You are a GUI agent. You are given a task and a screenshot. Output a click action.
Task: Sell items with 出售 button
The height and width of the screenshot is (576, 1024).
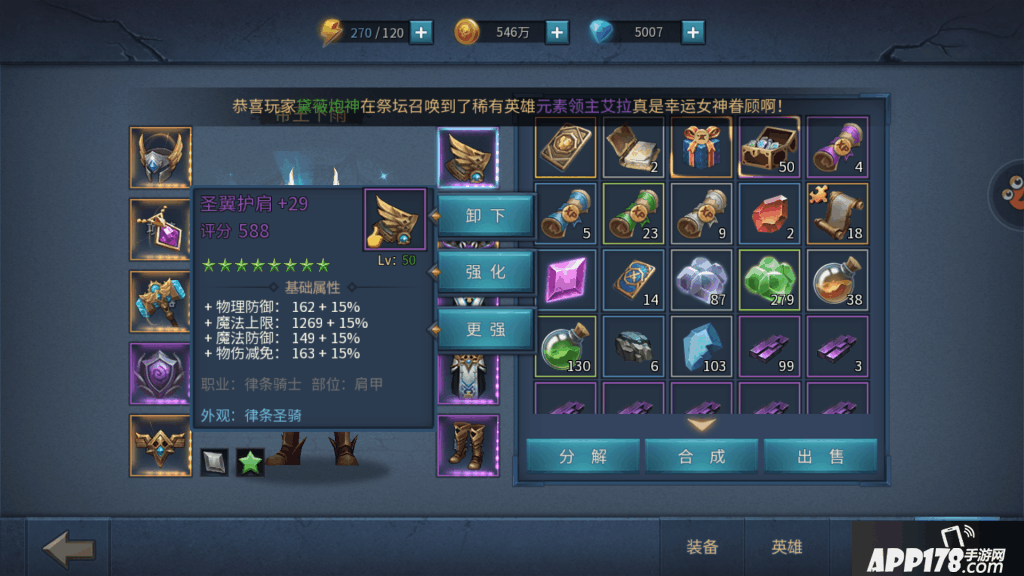820,456
